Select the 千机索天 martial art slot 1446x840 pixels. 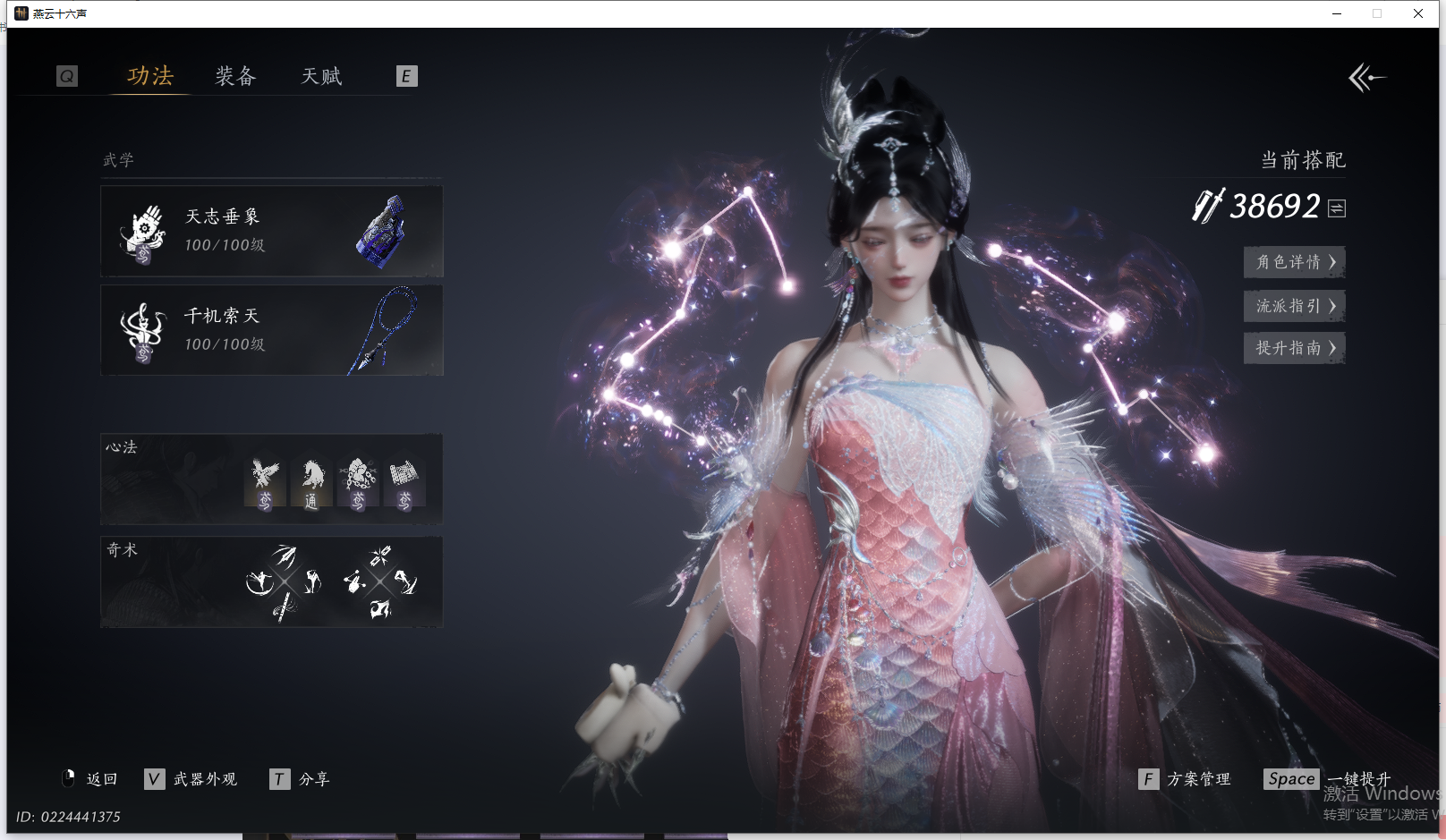click(x=271, y=330)
